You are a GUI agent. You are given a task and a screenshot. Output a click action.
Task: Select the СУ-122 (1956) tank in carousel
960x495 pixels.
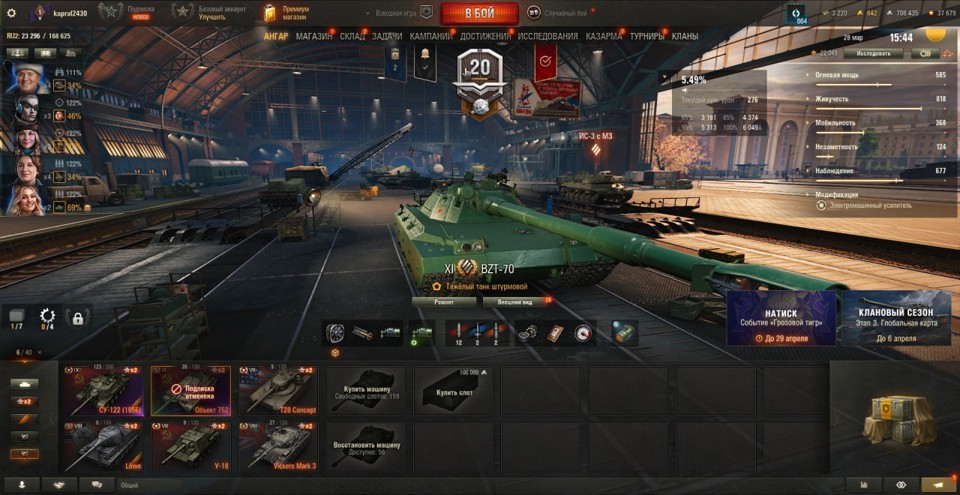(102, 390)
